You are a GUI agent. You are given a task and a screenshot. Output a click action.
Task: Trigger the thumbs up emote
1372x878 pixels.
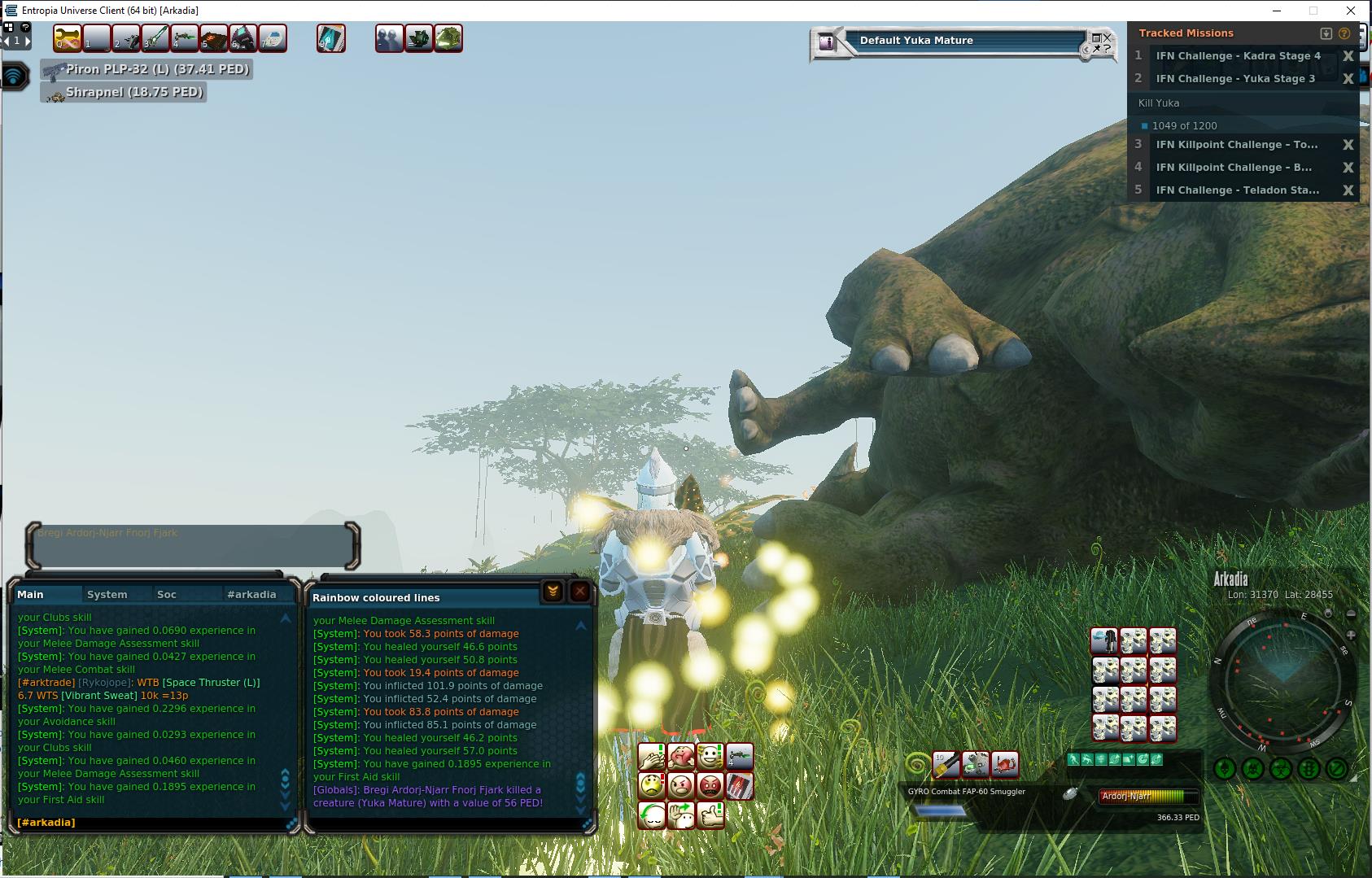710,815
